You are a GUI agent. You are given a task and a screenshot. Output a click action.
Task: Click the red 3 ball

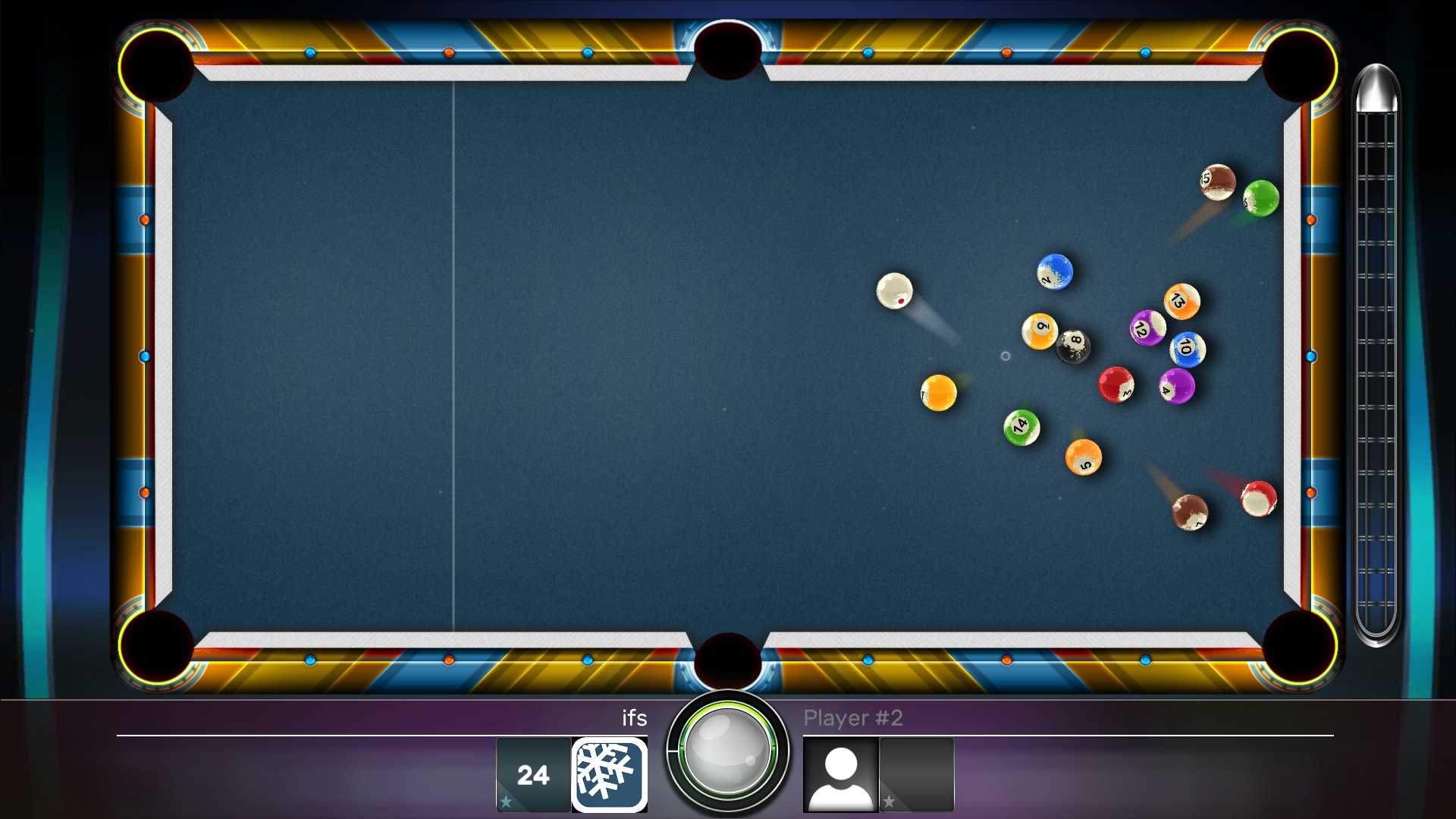point(1115,383)
